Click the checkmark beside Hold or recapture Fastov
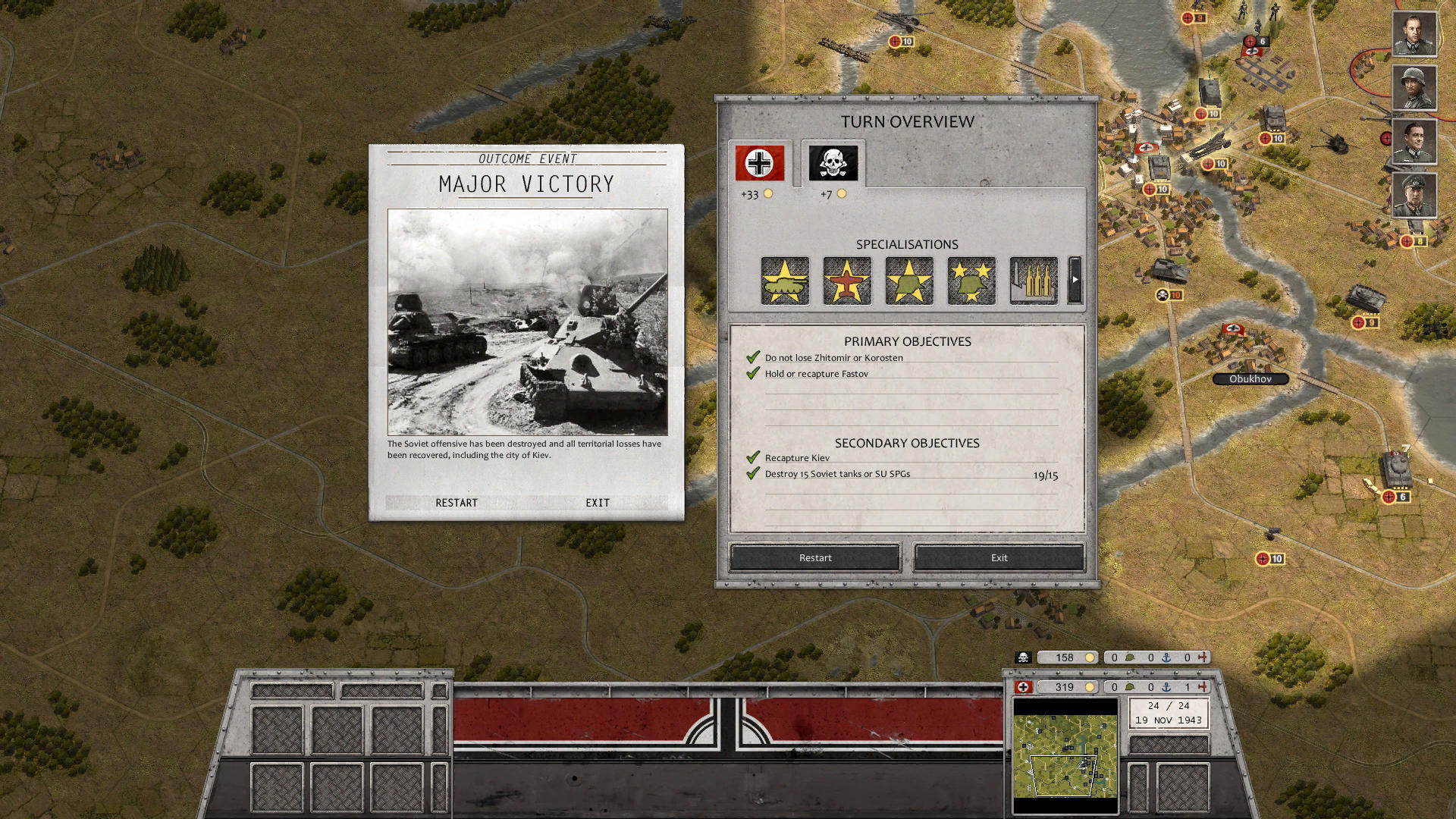1456x819 pixels. tap(753, 372)
